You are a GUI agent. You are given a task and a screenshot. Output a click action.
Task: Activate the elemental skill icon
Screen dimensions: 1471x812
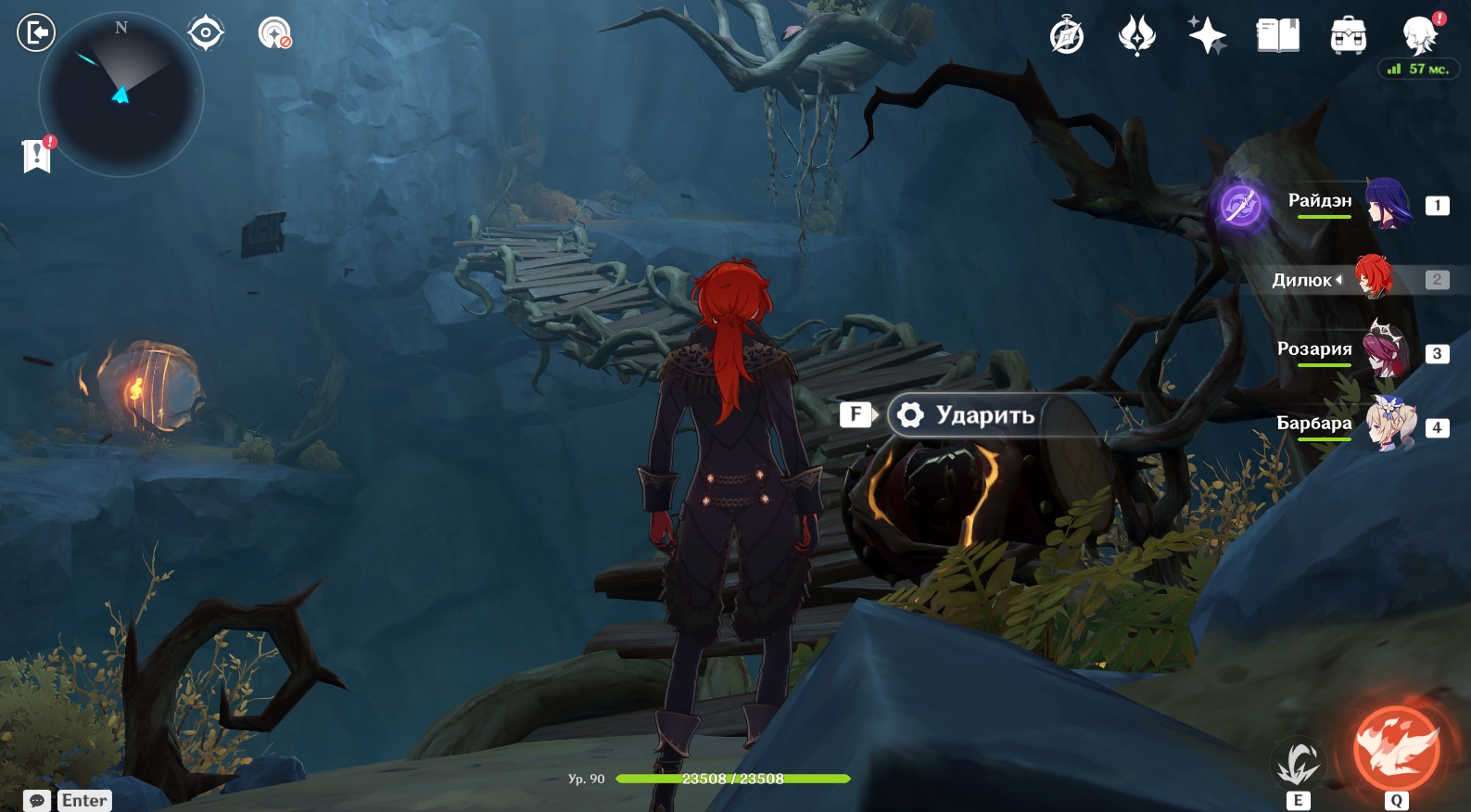(1298, 764)
